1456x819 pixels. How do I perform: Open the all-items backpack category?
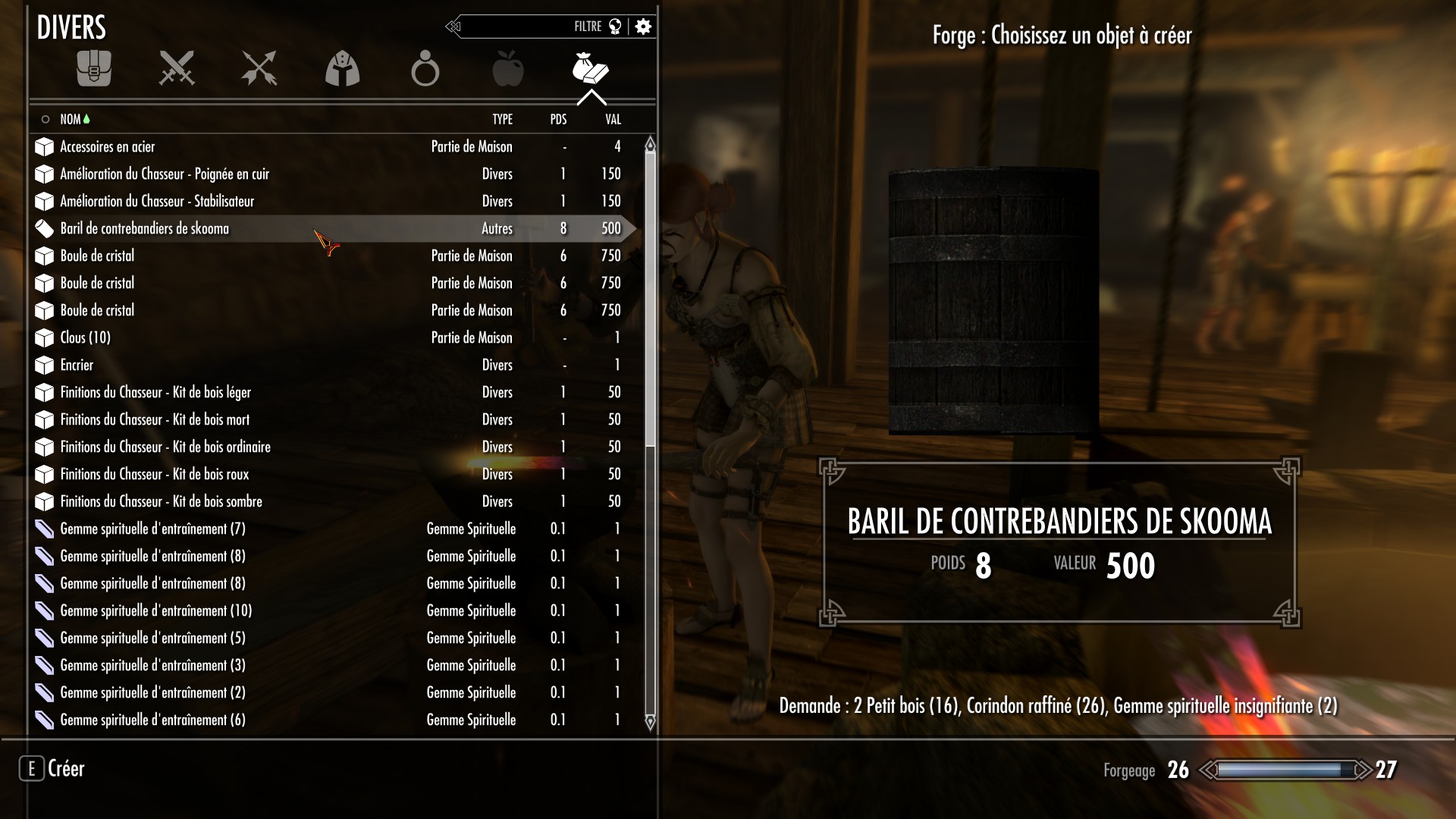(x=94, y=69)
